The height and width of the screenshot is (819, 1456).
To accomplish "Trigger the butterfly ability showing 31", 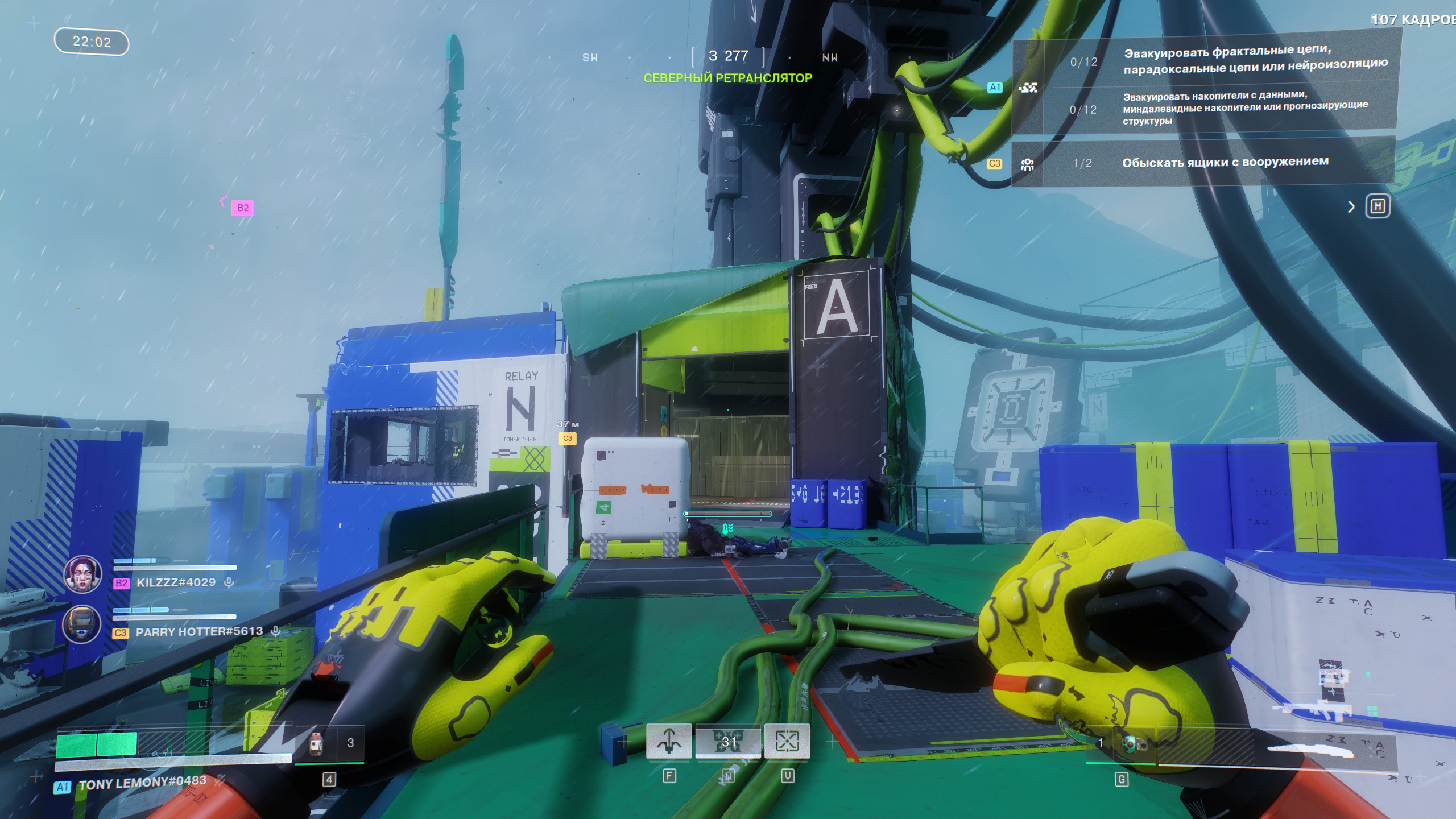I will [x=728, y=741].
